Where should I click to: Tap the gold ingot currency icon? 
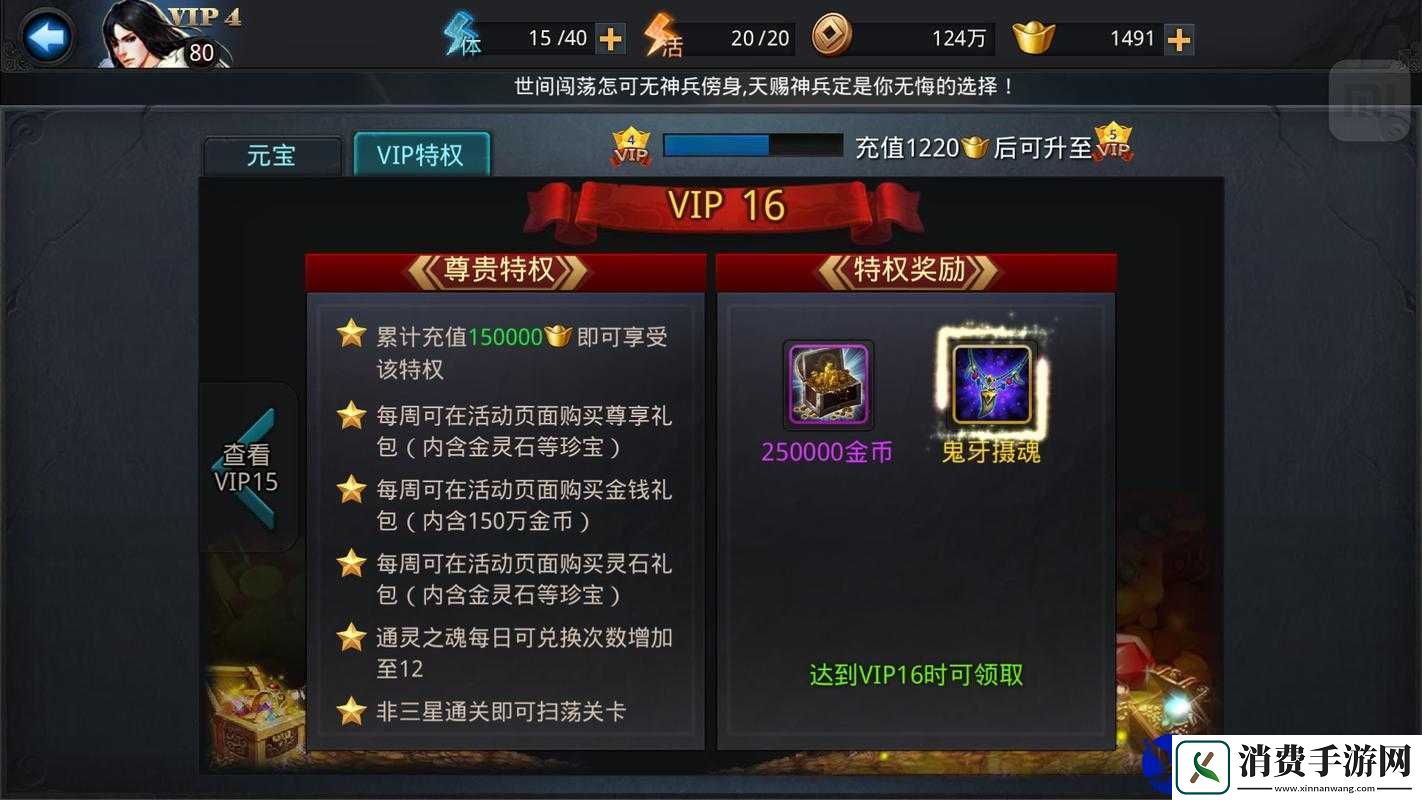pos(1033,37)
